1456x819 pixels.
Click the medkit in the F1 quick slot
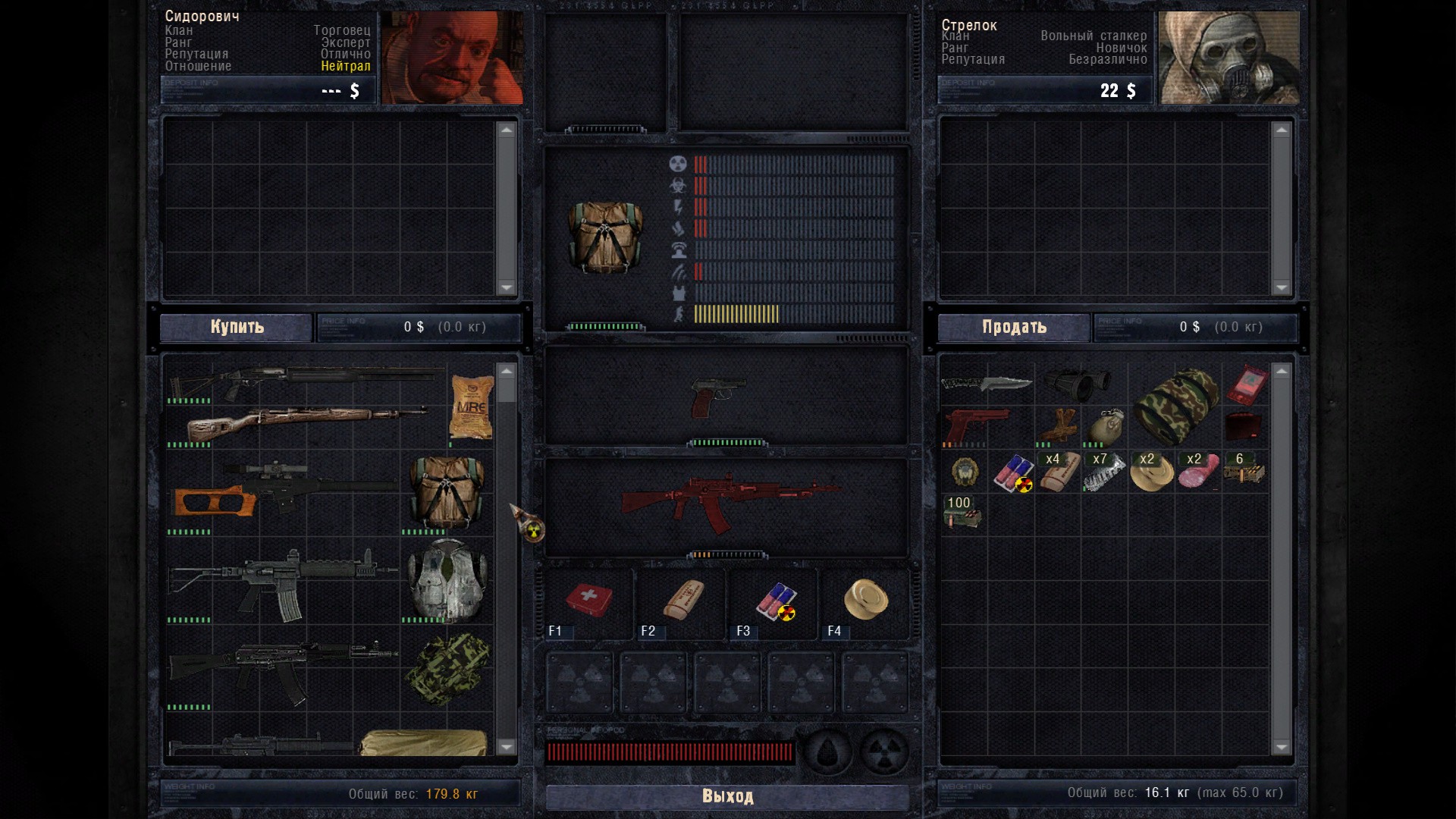click(589, 601)
